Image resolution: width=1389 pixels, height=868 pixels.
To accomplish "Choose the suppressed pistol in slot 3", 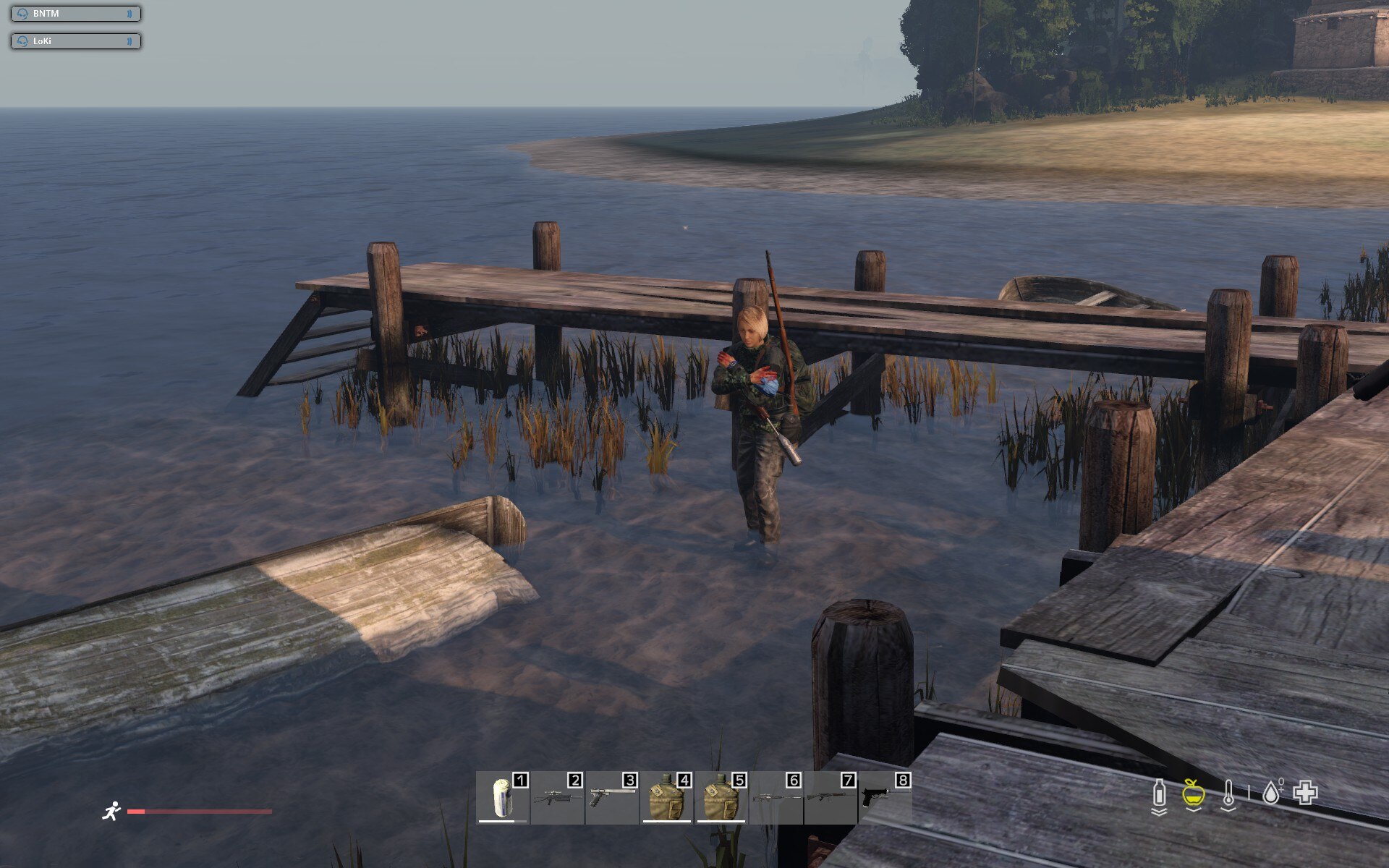I will coord(611,798).
